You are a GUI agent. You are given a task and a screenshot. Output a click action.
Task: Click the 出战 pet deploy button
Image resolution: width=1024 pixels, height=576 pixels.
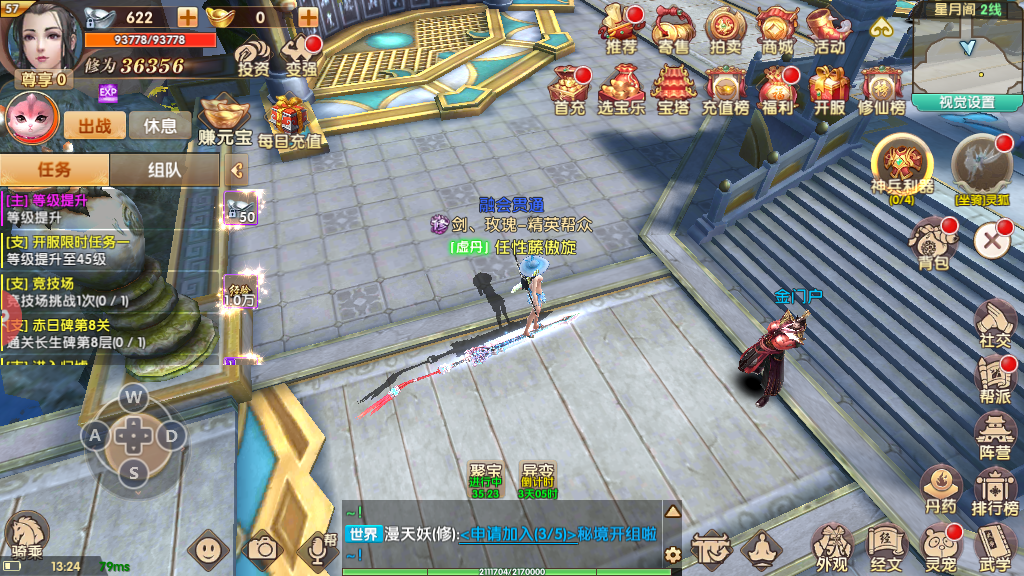95,126
